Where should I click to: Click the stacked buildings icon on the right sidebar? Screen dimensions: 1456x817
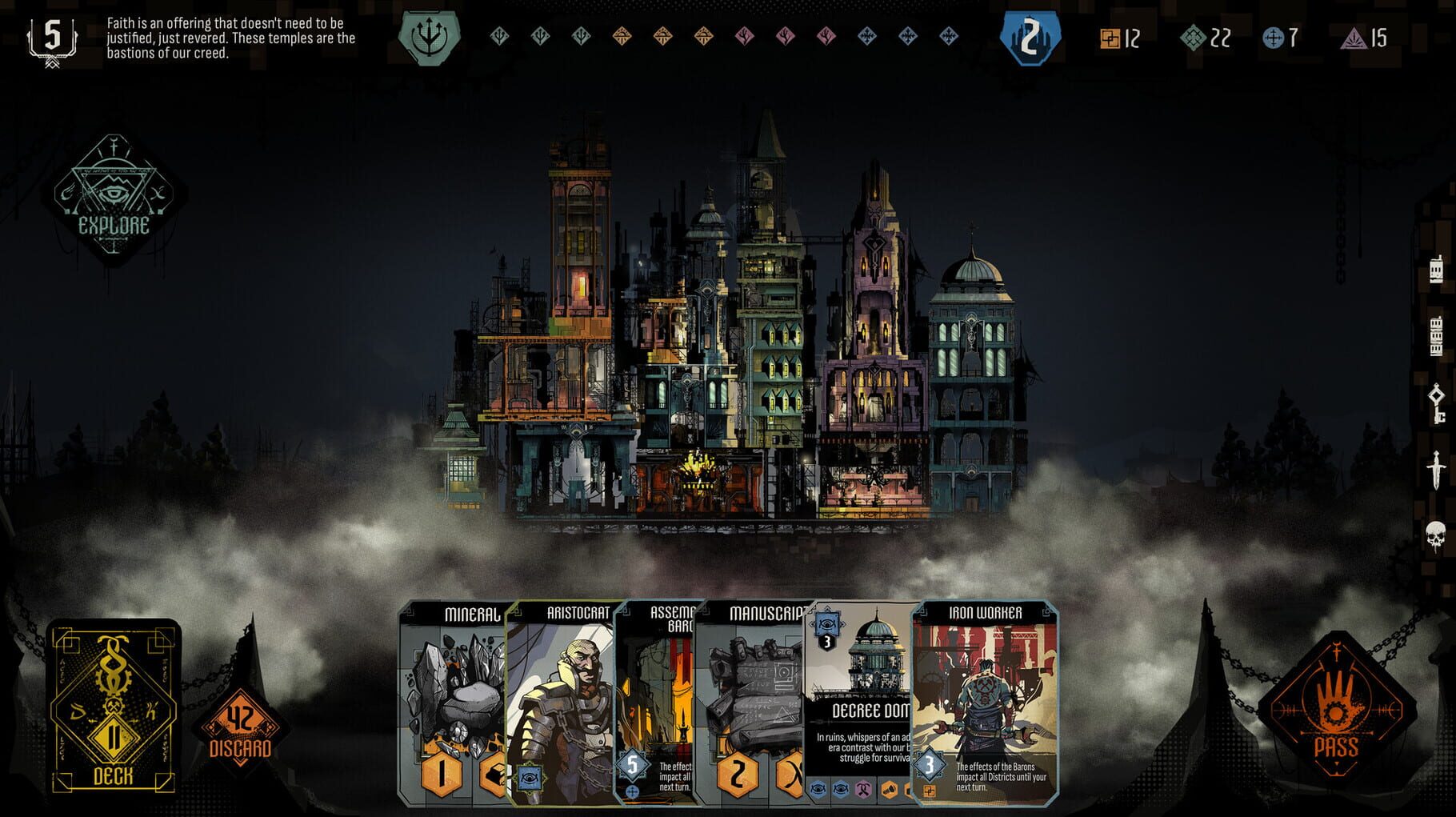click(x=1436, y=334)
